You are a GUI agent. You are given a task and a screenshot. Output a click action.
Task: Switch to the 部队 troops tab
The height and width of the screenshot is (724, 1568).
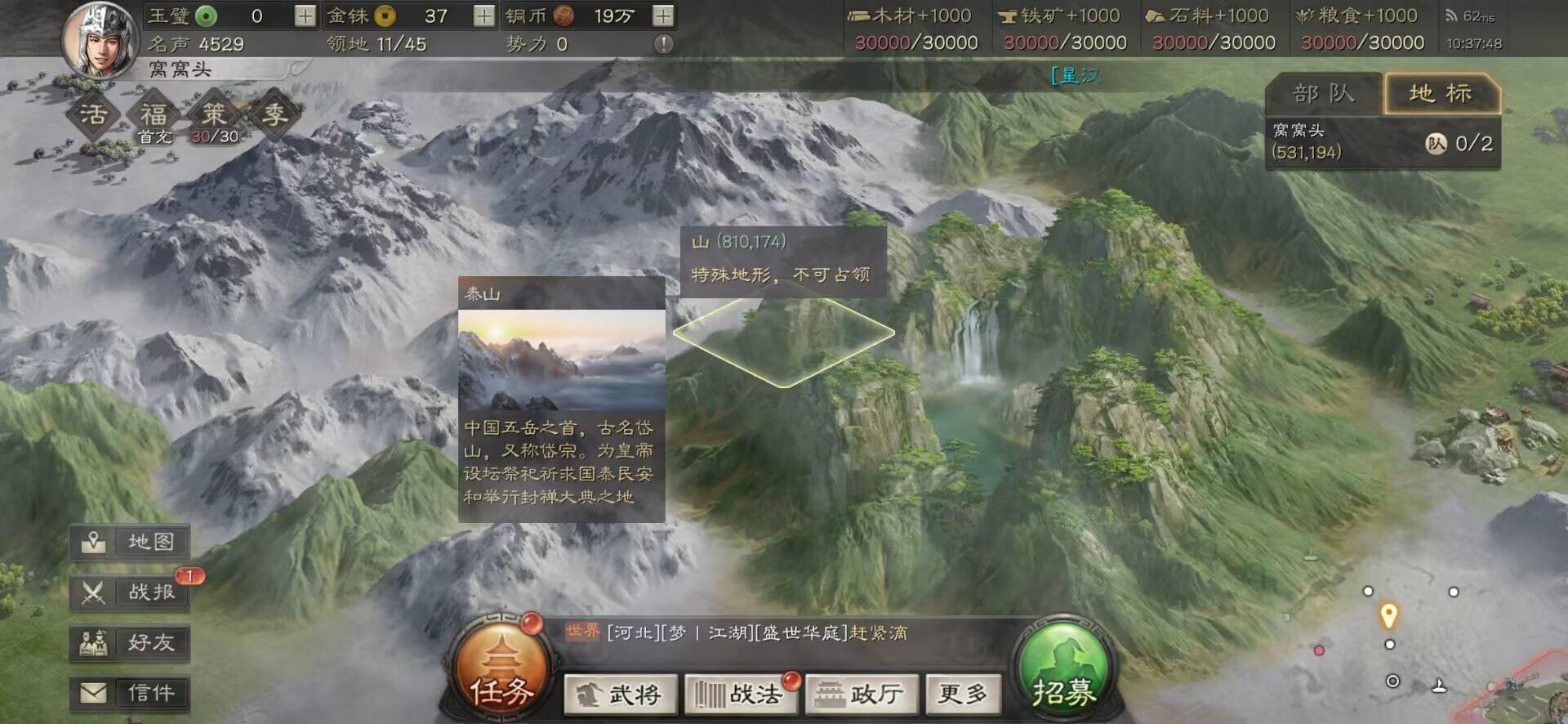[1321, 94]
